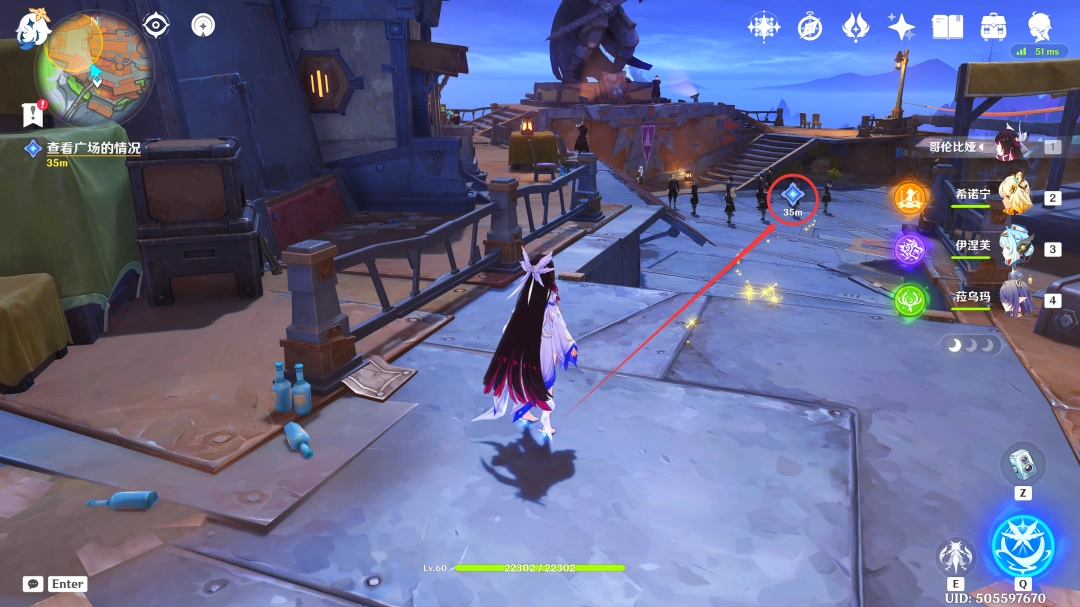Screen dimensions: 1080x607
Task: Open the Adventurer Handbook compass icon
Action: tap(810, 27)
